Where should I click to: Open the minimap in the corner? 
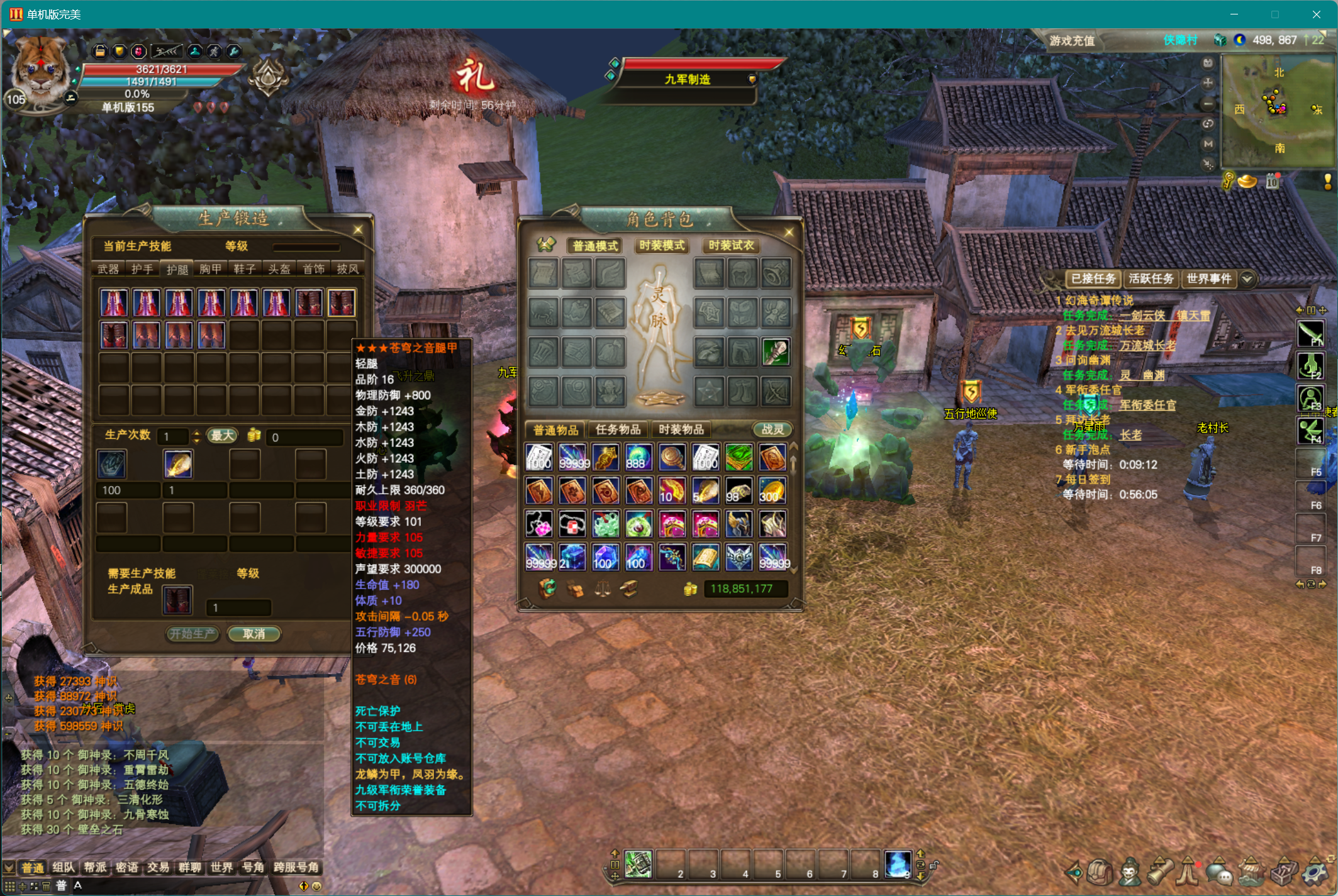(x=1278, y=110)
